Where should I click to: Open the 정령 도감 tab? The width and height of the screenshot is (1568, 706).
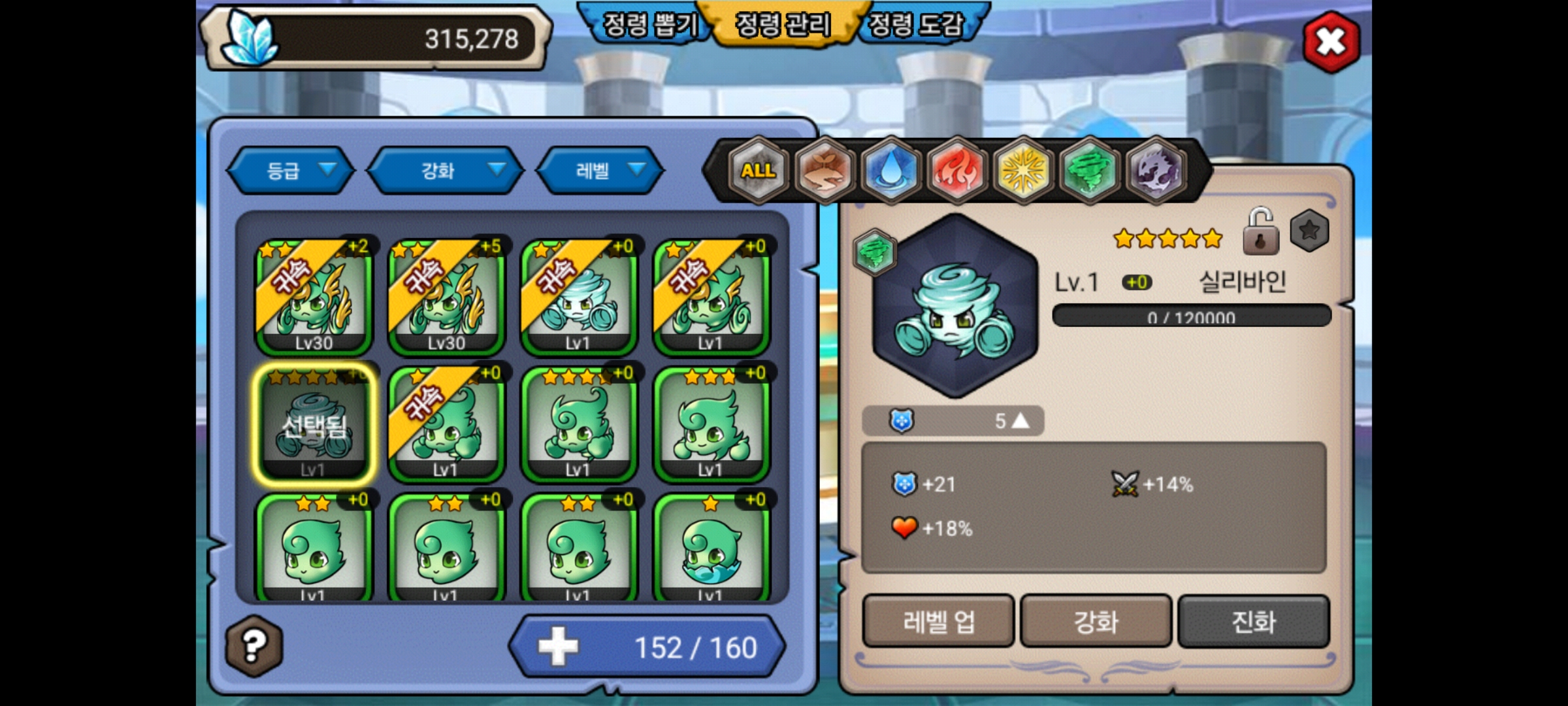pyautogui.click(x=916, y=25)
